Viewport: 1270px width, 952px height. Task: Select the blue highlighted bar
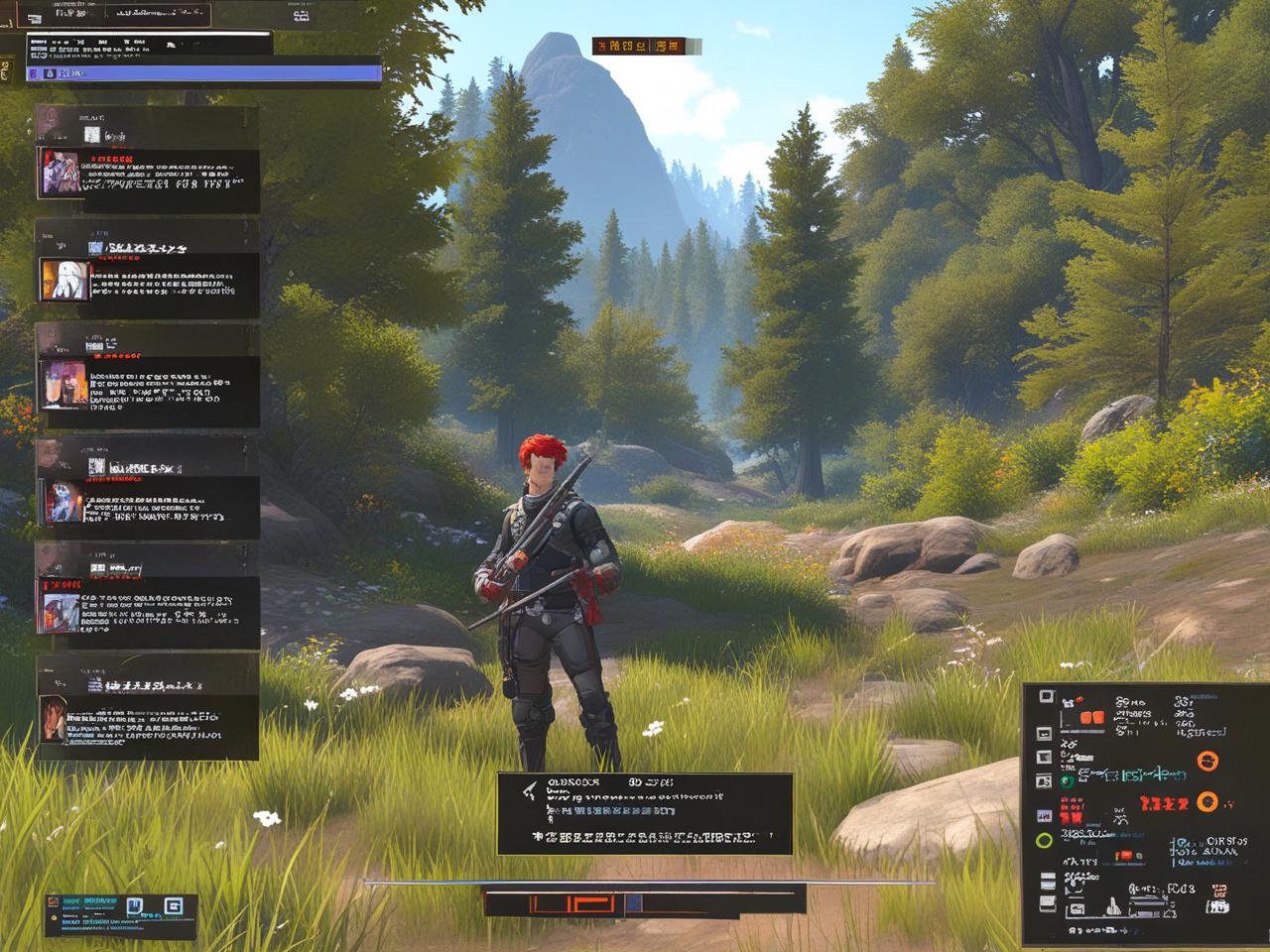tap(203, 72)
